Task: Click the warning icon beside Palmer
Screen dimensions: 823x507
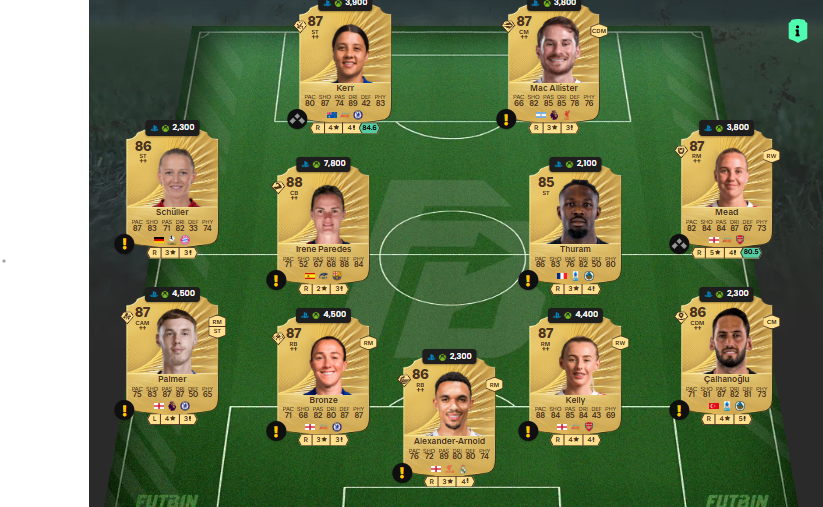Action: tap(124, 409)
